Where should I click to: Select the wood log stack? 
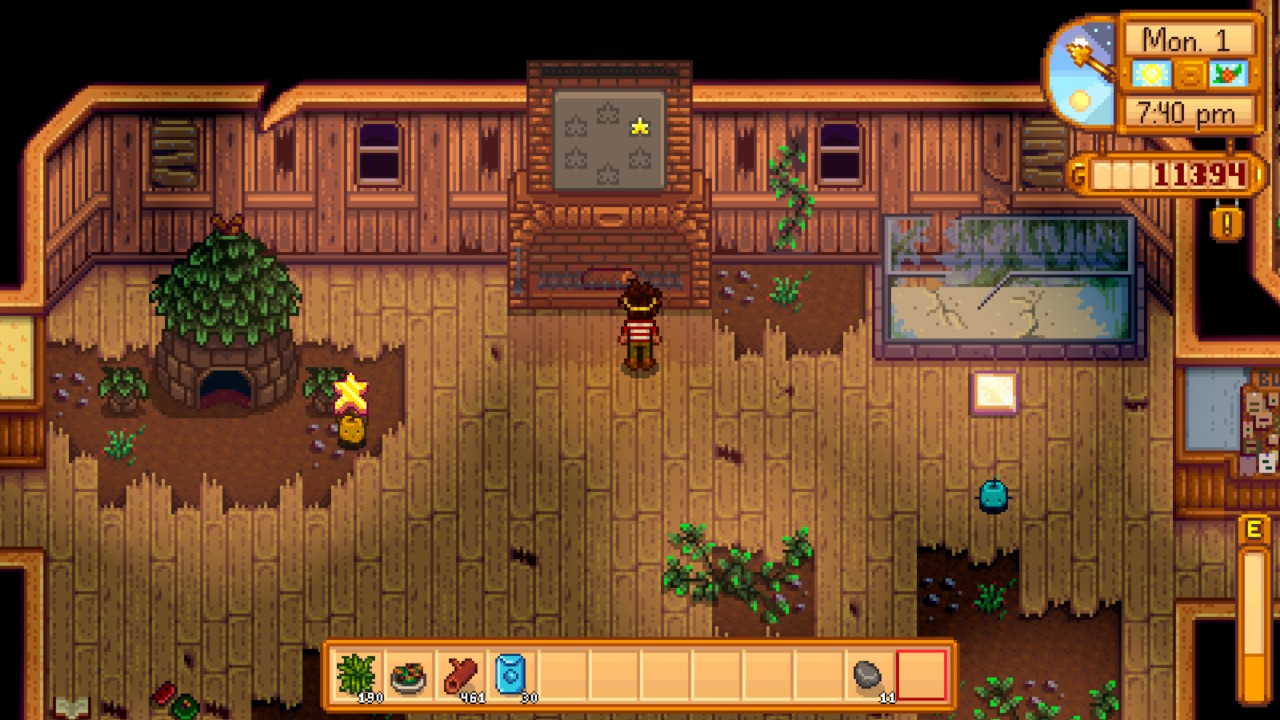point(460,675)
